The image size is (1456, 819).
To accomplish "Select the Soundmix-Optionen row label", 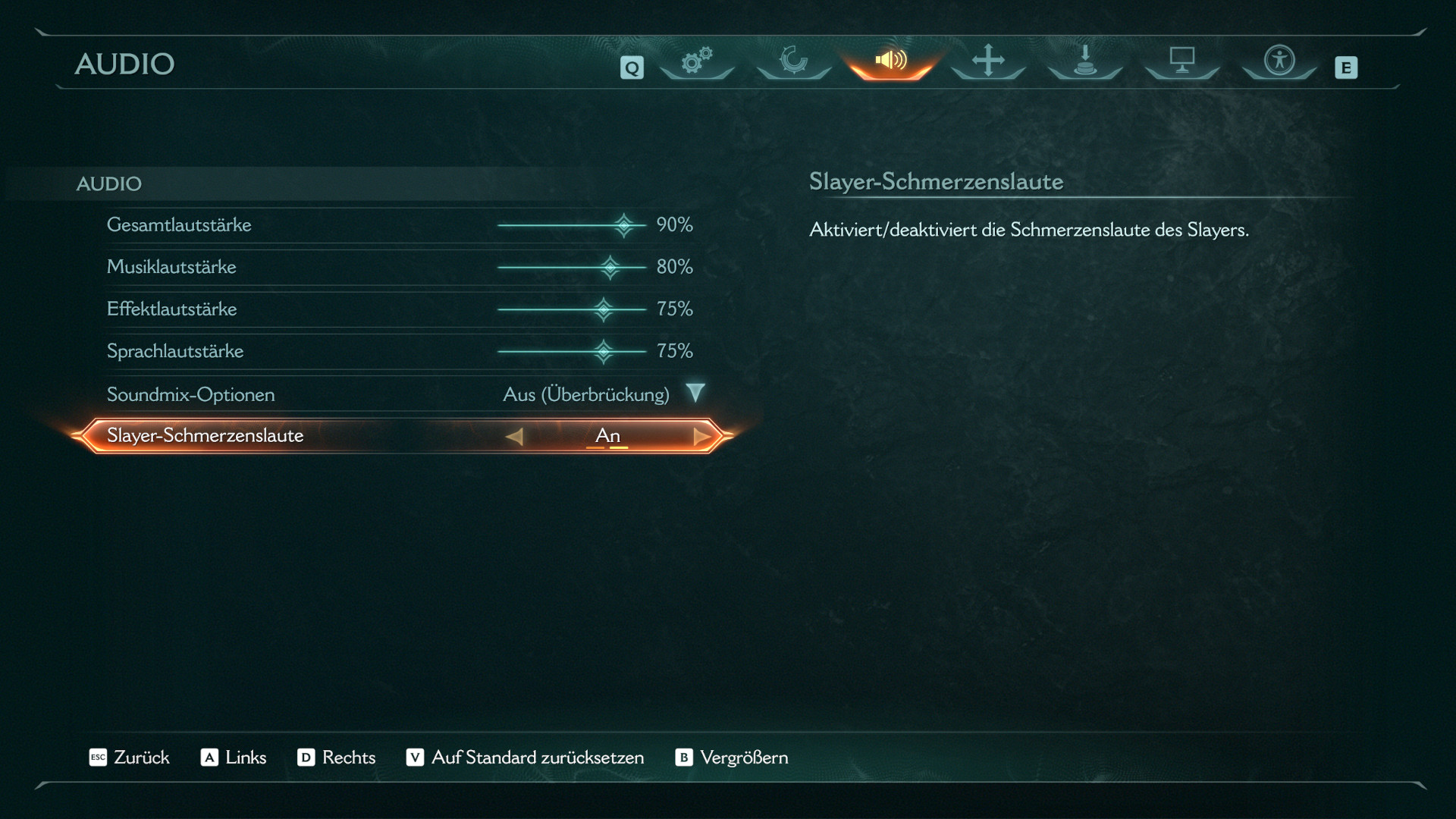I will [x=191, y=394].
